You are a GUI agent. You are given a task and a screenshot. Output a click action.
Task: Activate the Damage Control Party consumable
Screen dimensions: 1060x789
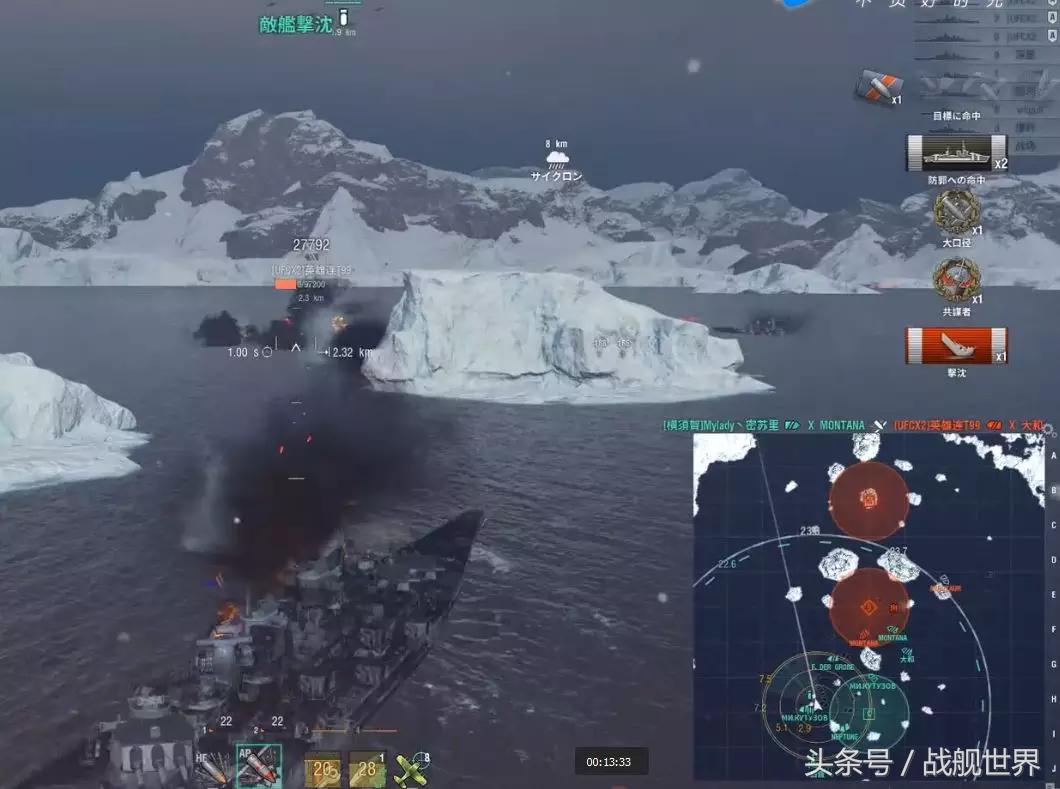(x=322, y=768)
